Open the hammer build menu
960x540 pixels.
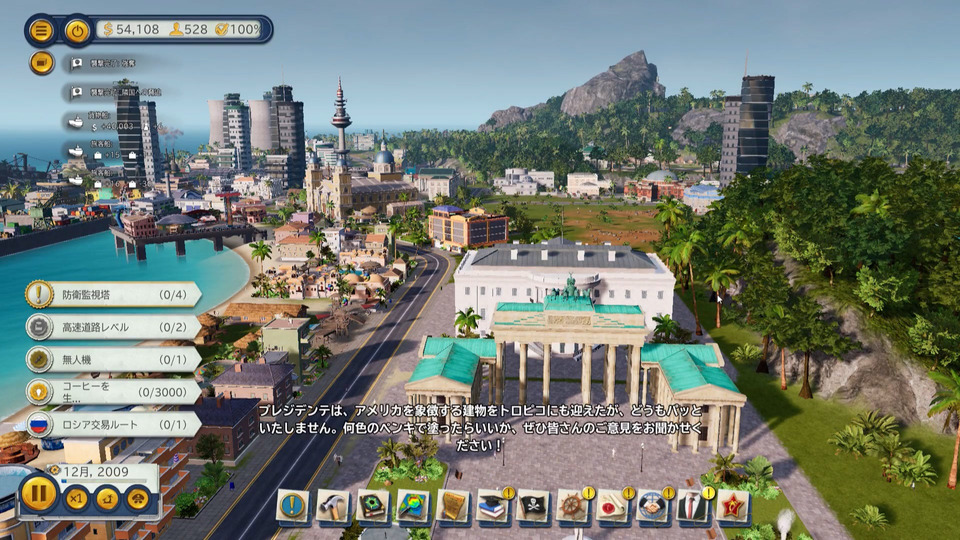tap(333, 507)
